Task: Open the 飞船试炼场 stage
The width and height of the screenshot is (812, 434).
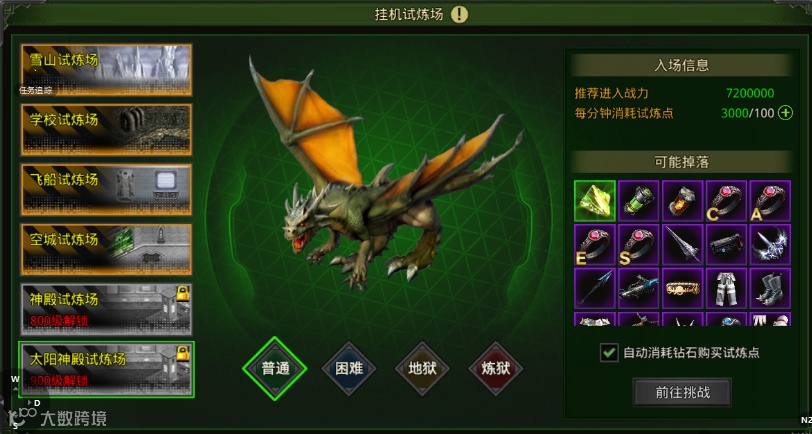Action: coord(105,189)
